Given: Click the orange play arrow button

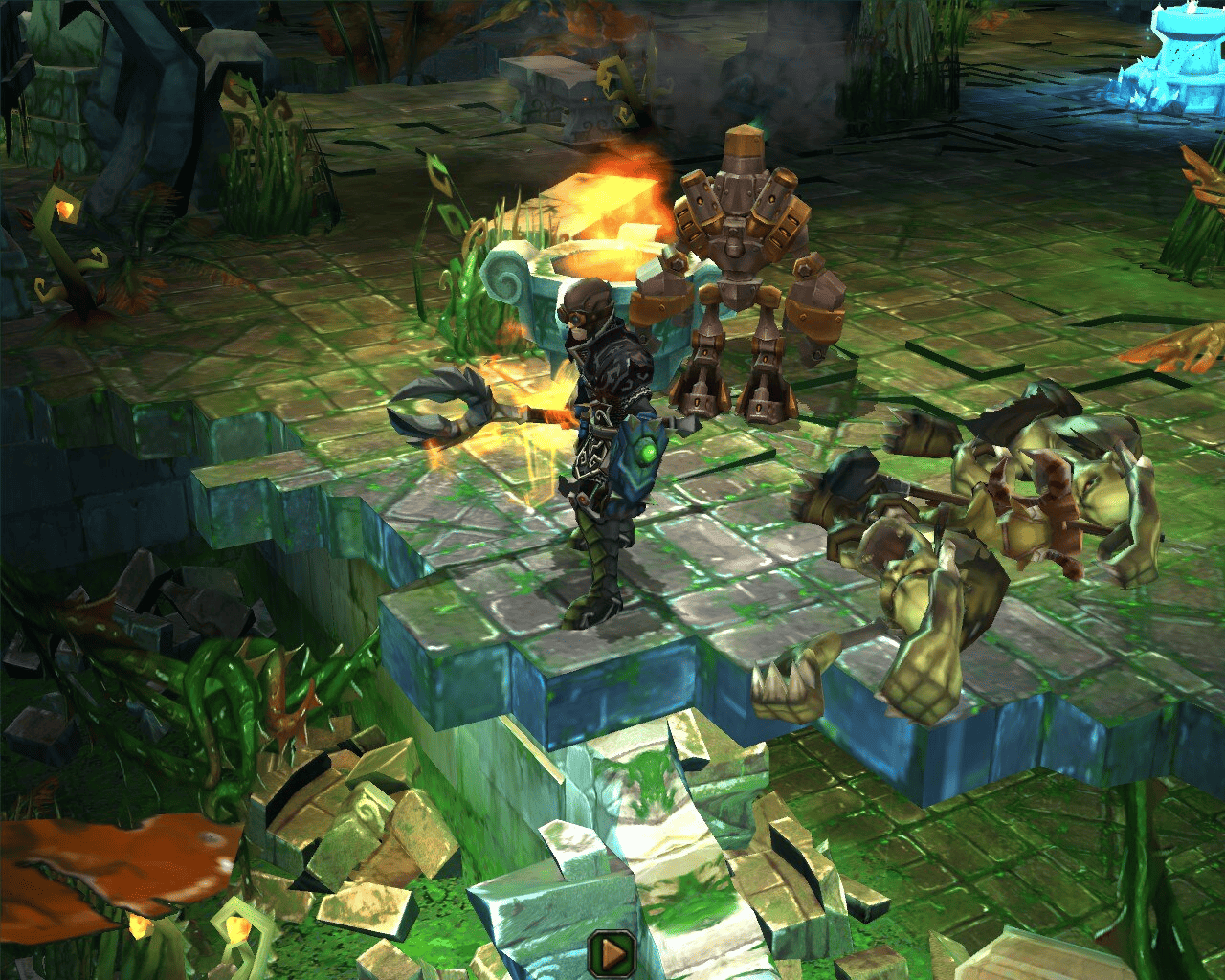Looking at the screenshot, I should pyautogui.click(x=612, y=953).
